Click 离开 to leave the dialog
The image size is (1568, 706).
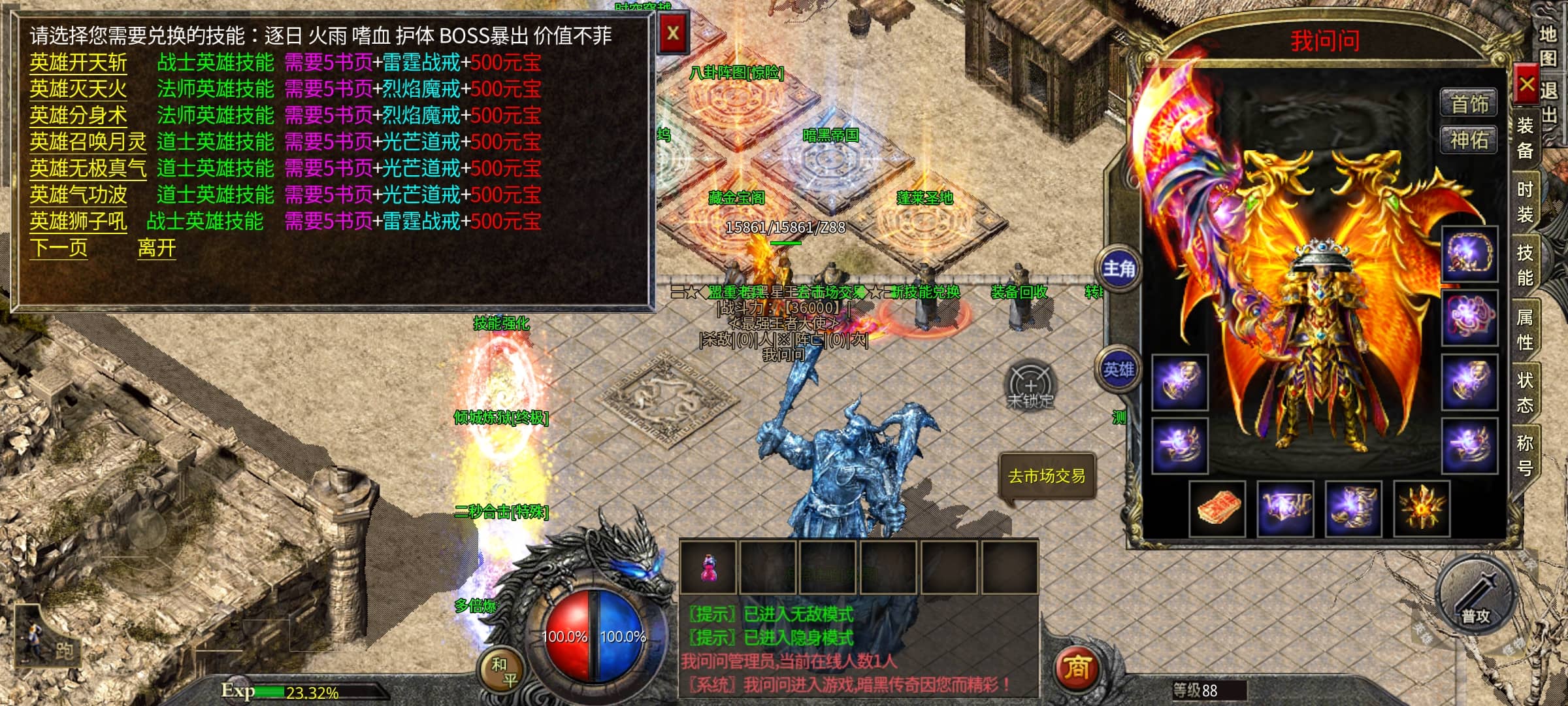click(157, 248)
